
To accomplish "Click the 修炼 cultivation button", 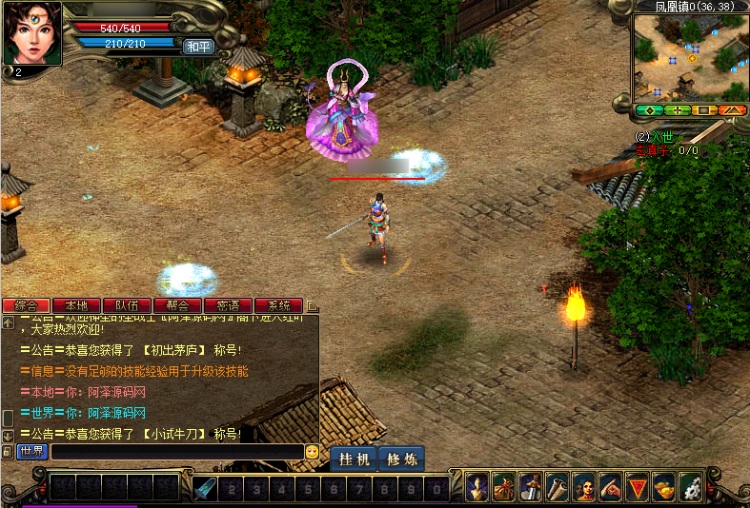I will [401, 459].
